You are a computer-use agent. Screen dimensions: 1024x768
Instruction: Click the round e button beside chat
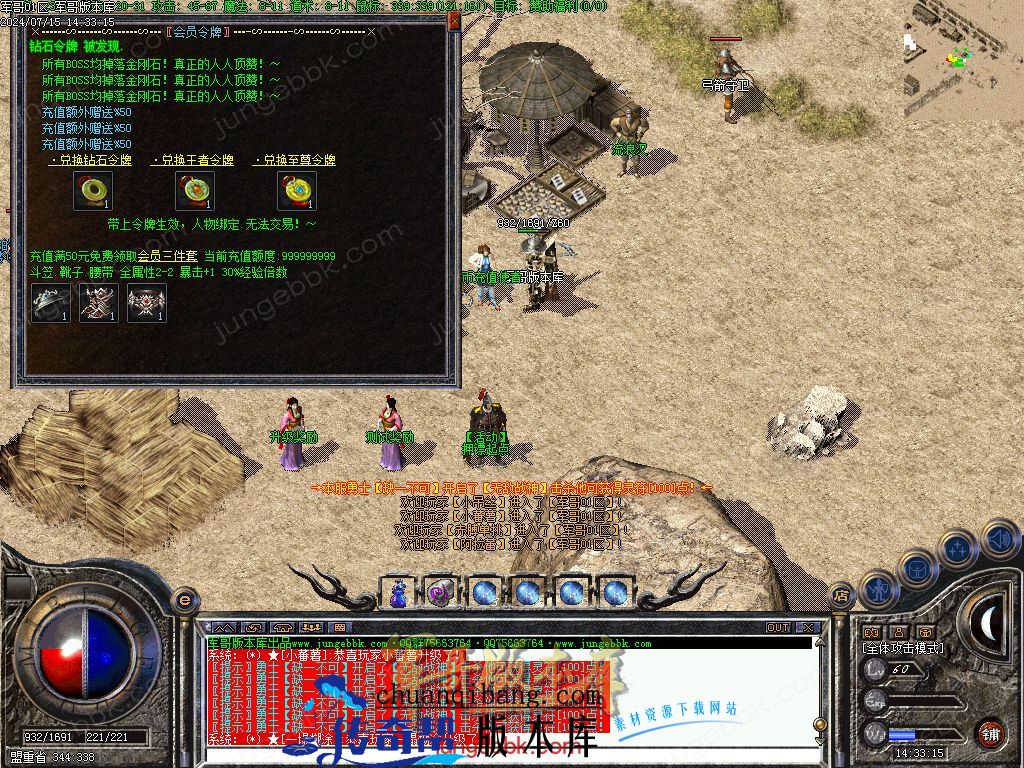click(x=184, y=600)
